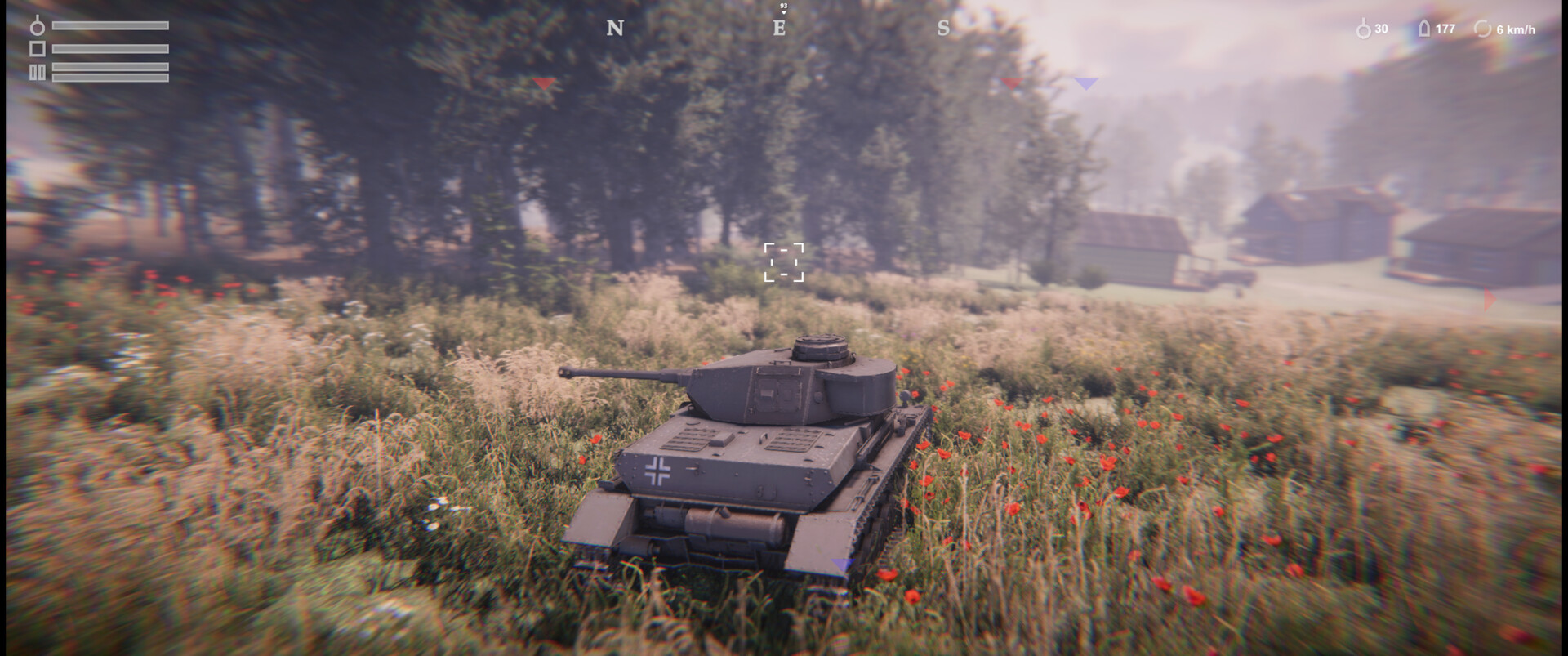Toggle the purple marker in the sky

coord(1086,83)
